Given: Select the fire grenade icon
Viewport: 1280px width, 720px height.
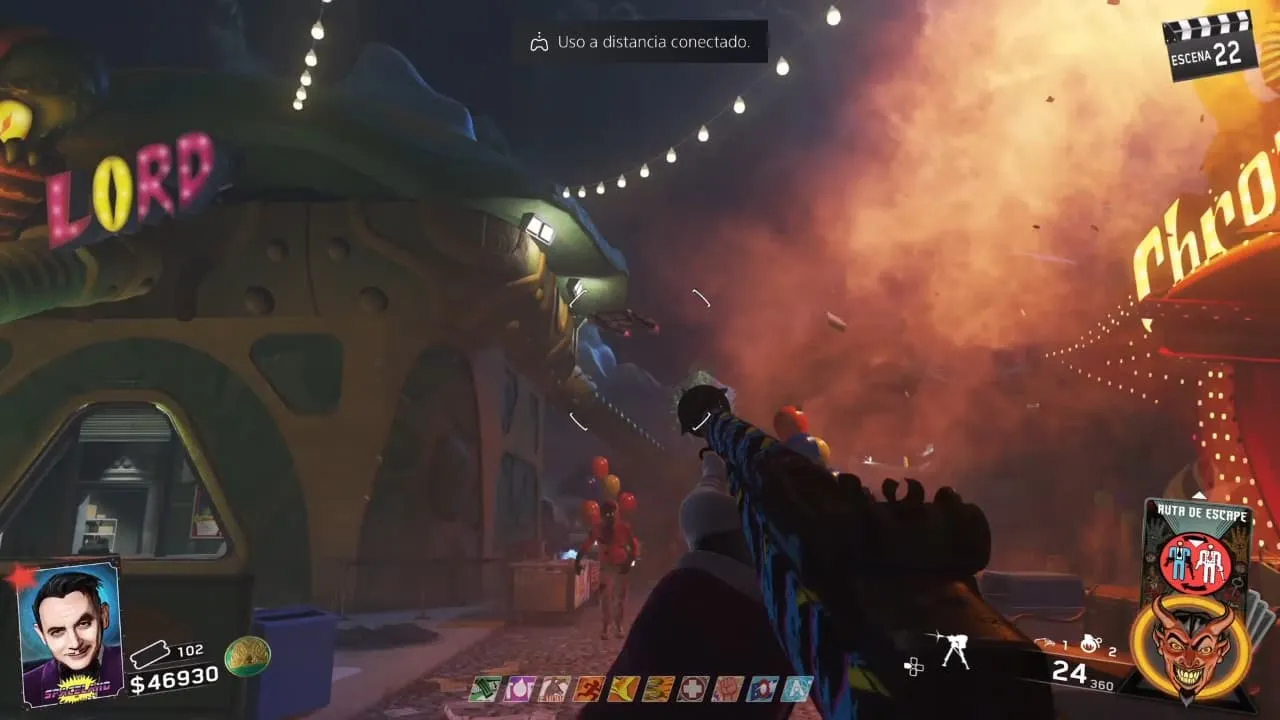Looking at the screenshot, I should click(1092, 645).
